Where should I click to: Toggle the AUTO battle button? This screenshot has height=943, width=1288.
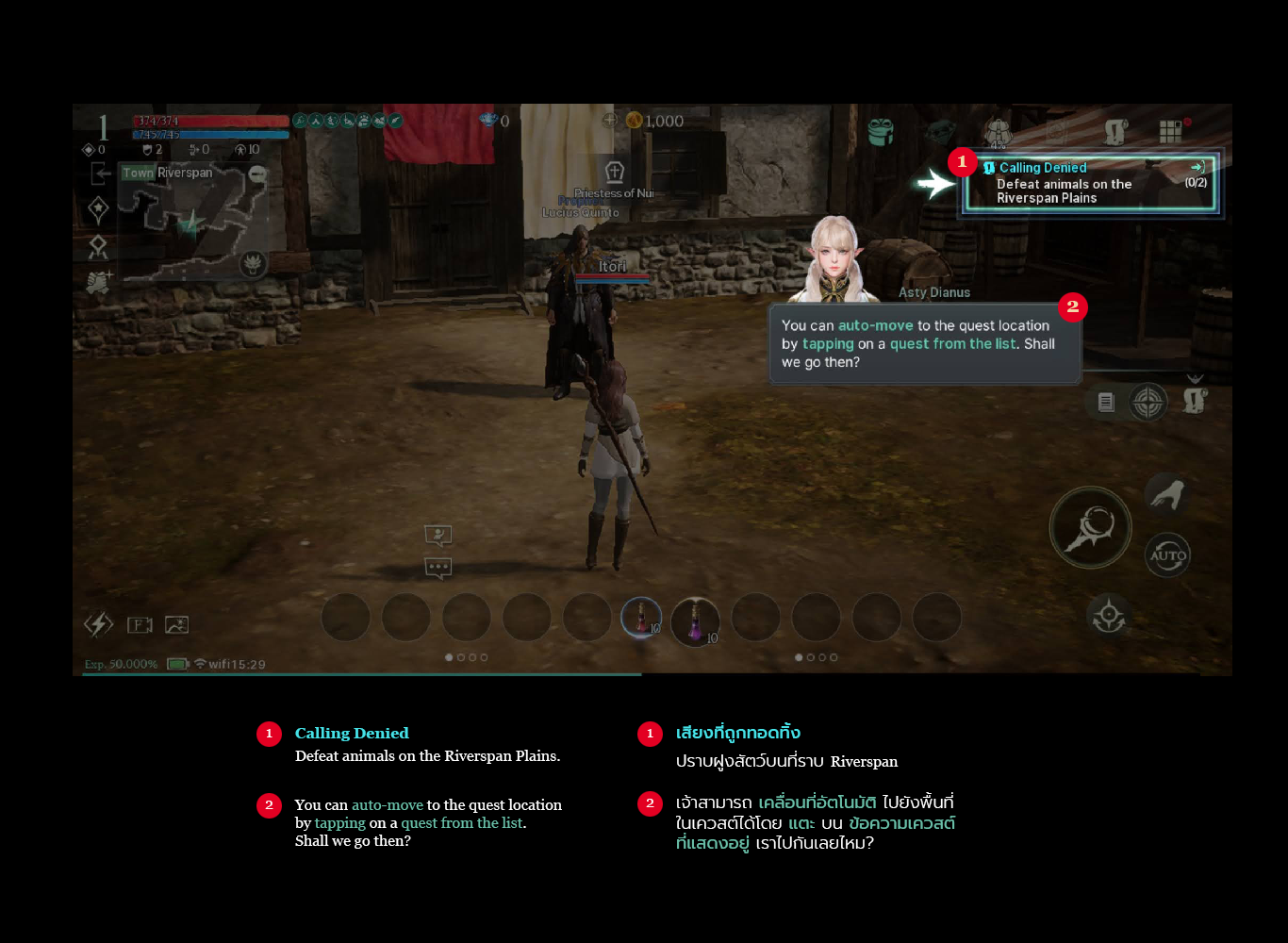point(1167,554)
